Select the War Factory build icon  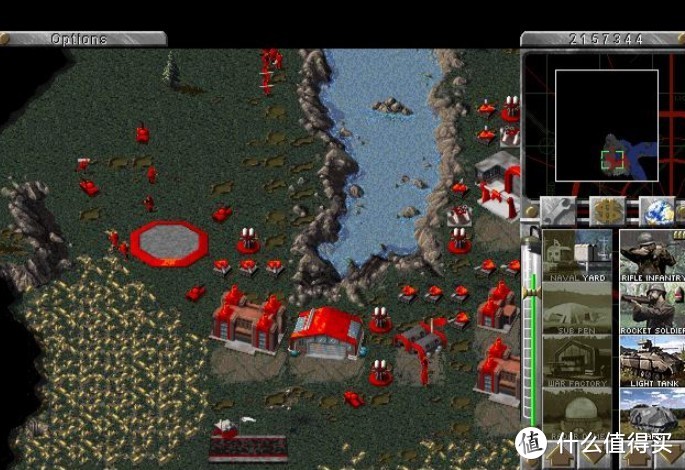tap(576, 362)
